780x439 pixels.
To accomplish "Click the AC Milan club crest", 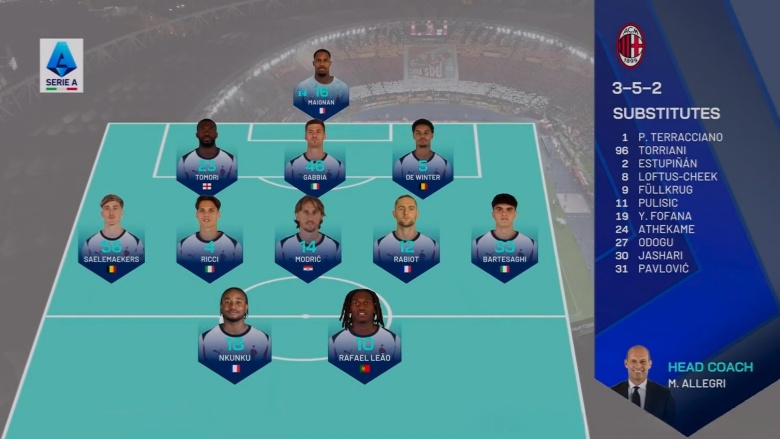I will [630, 45].
